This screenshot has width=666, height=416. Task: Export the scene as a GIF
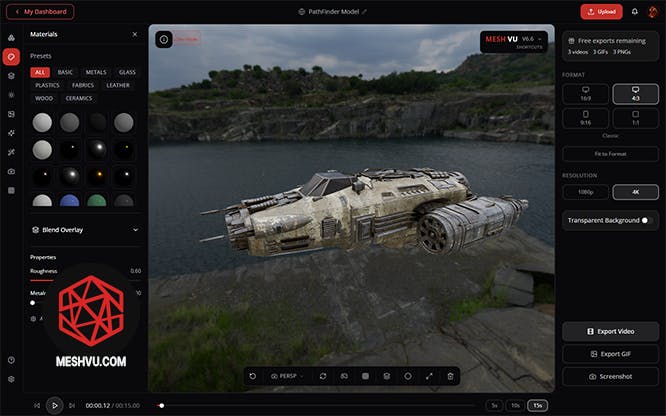tap(610, 354)
